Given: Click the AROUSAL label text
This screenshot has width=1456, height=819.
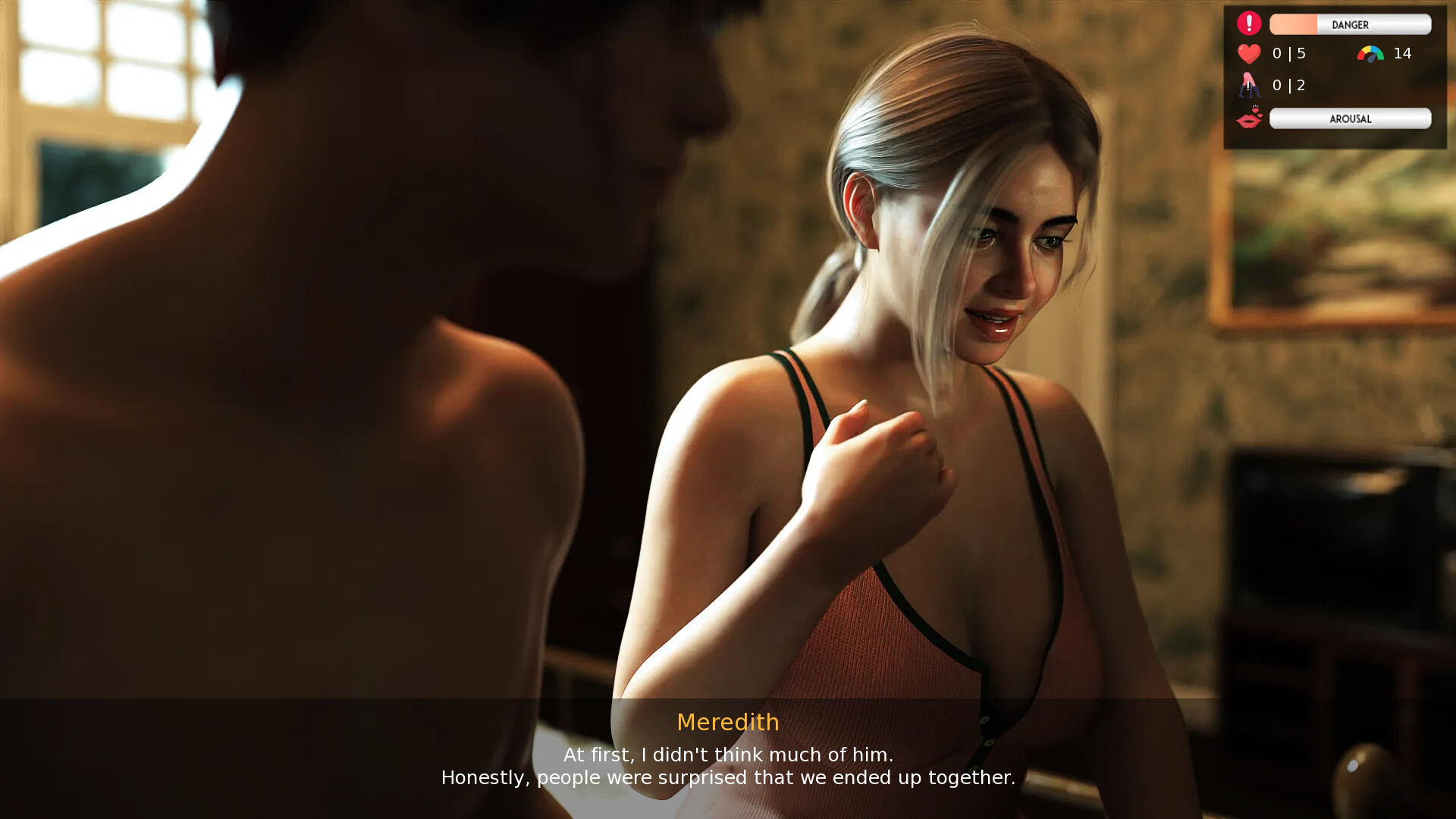Looking at the screenshot, I should point(1350,118).
